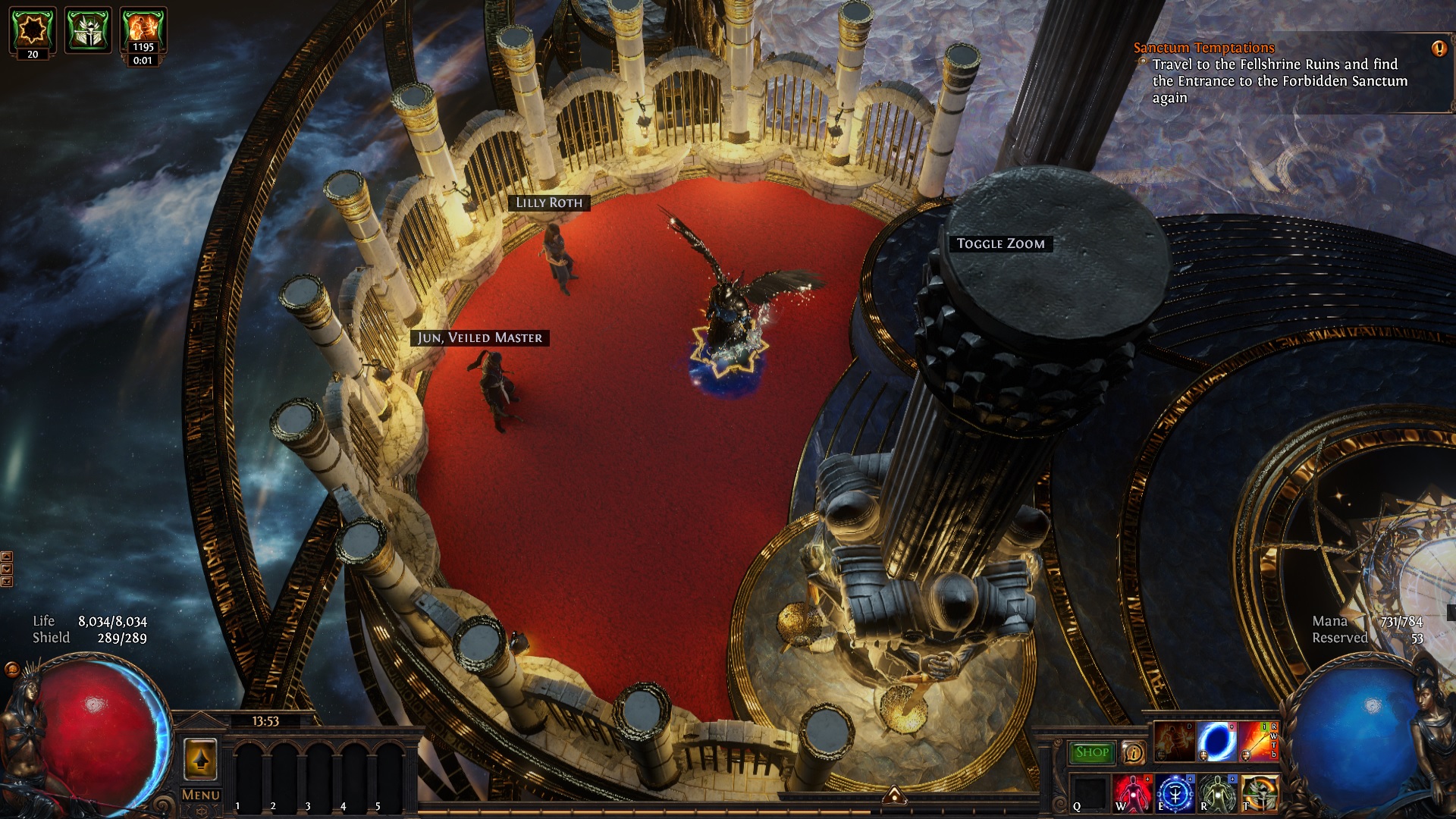Click the yellow up-arrow button above Menu
The height and width of the screenshot is (819, 1456).
click(x=200, y=759)
